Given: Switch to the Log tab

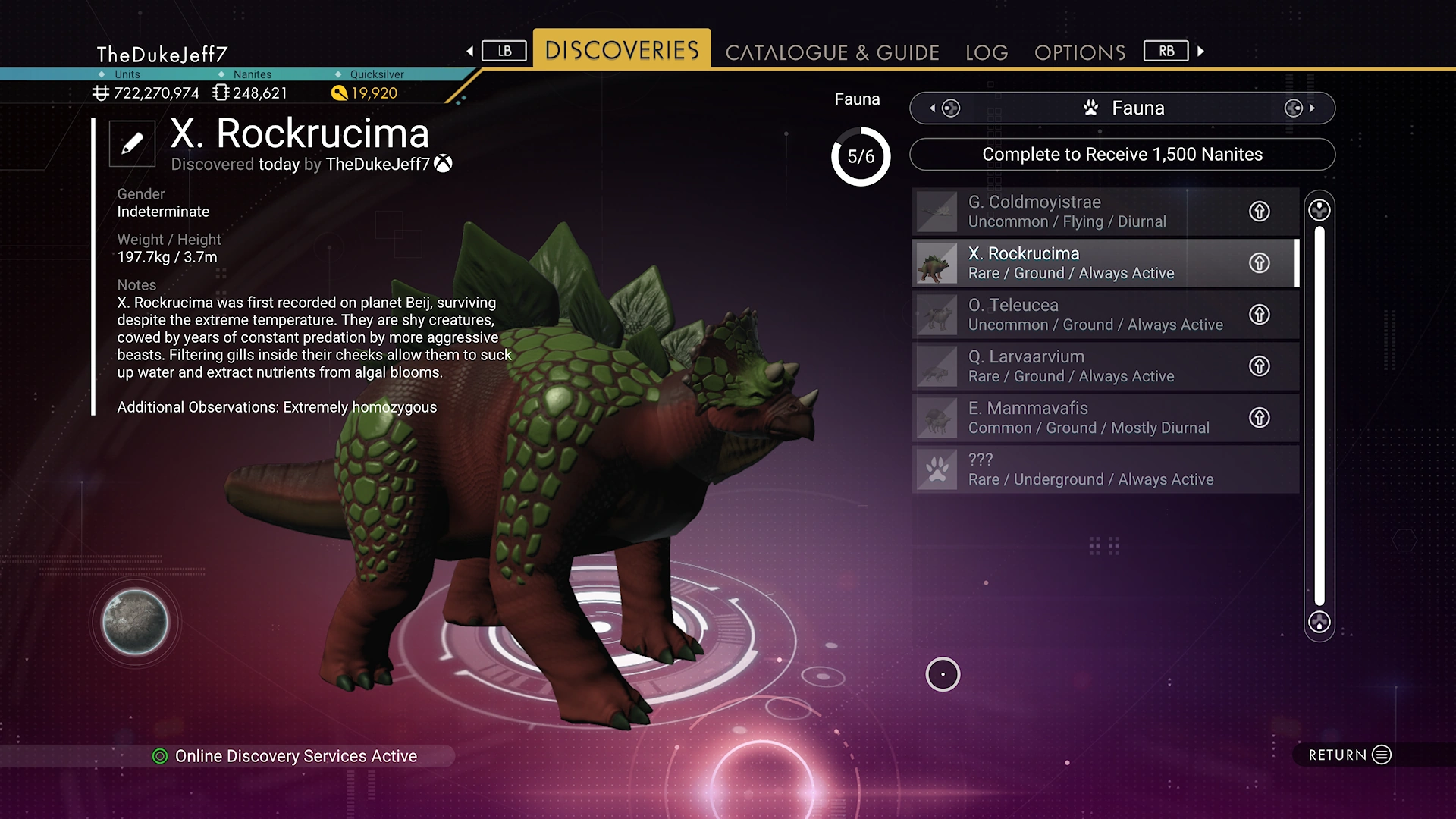Looking at the screenshot, I should pyautogui.click(x=986, y=52).
